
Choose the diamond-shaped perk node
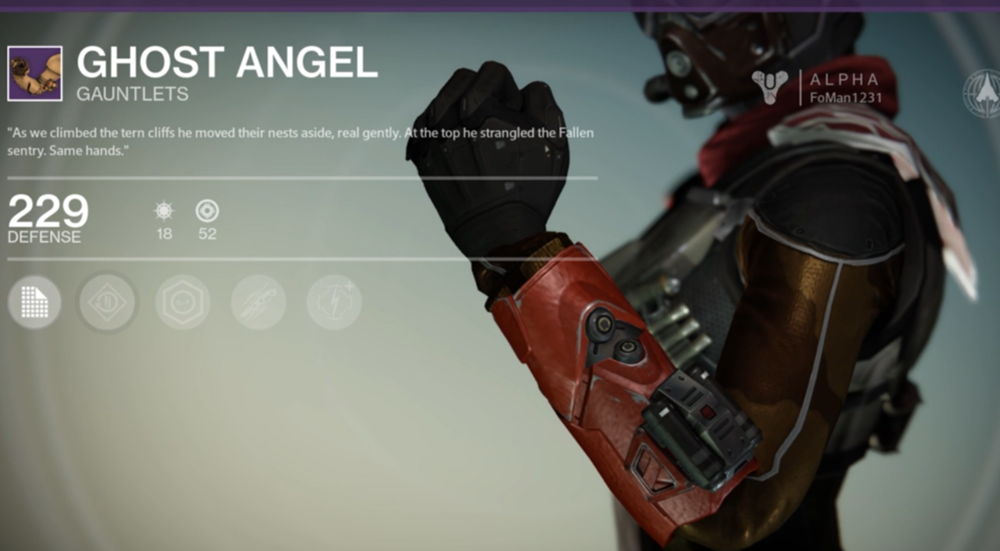point(108,302)
